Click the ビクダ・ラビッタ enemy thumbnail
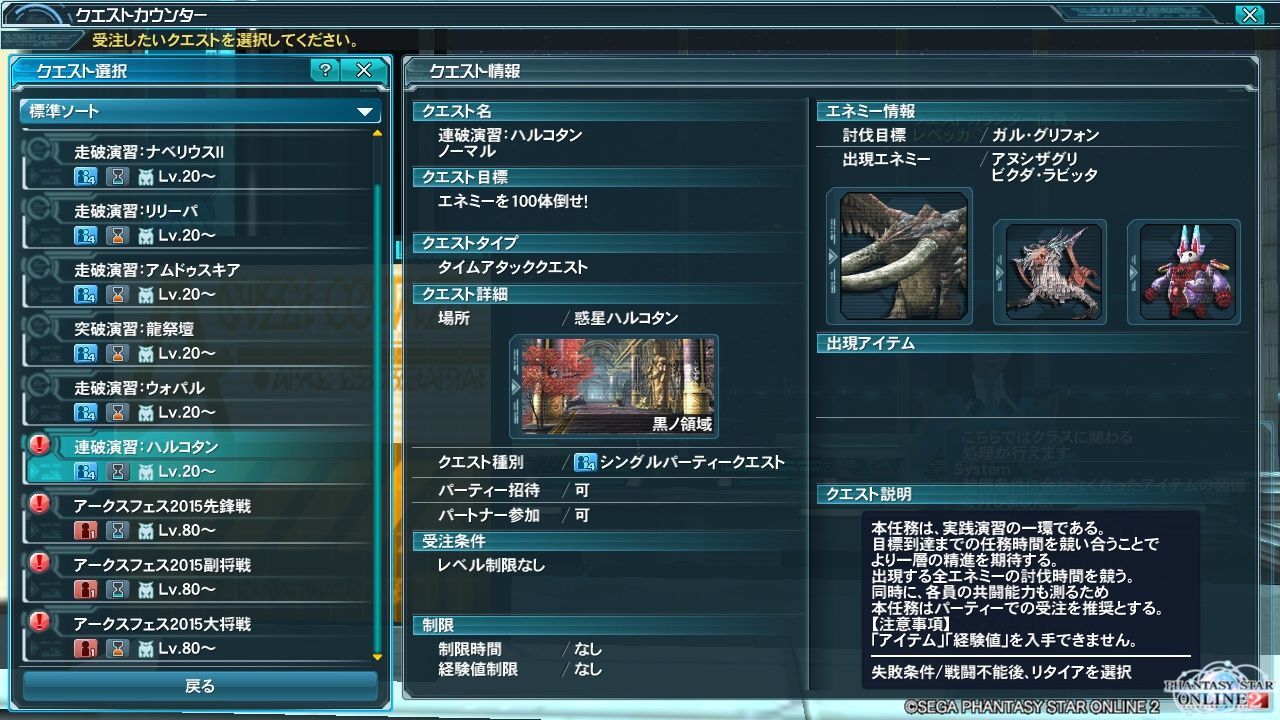Screen dimensions: 1280x720 pyautogui.click(x=1184, y=270)
